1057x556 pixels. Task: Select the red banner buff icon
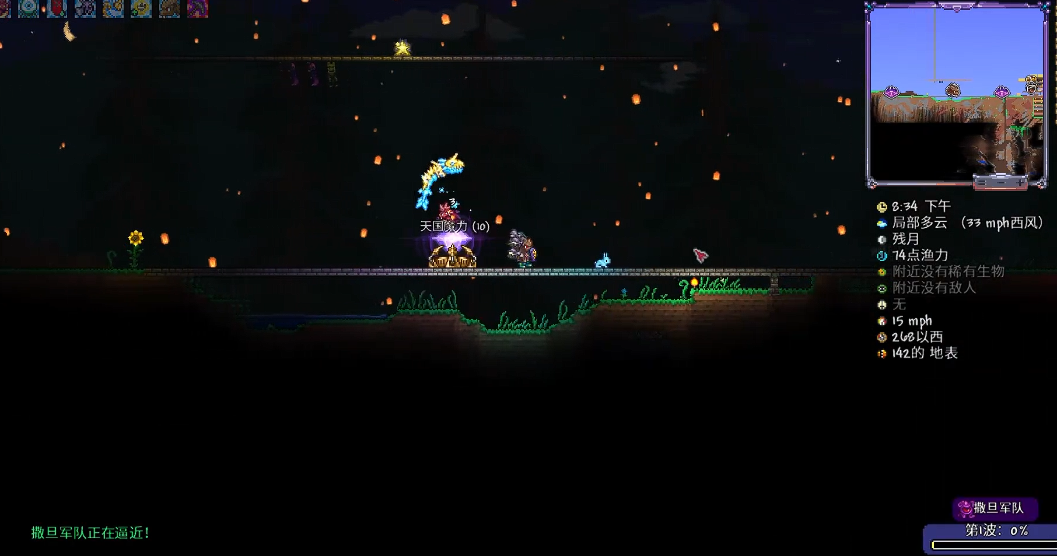[x=57, y=8]
